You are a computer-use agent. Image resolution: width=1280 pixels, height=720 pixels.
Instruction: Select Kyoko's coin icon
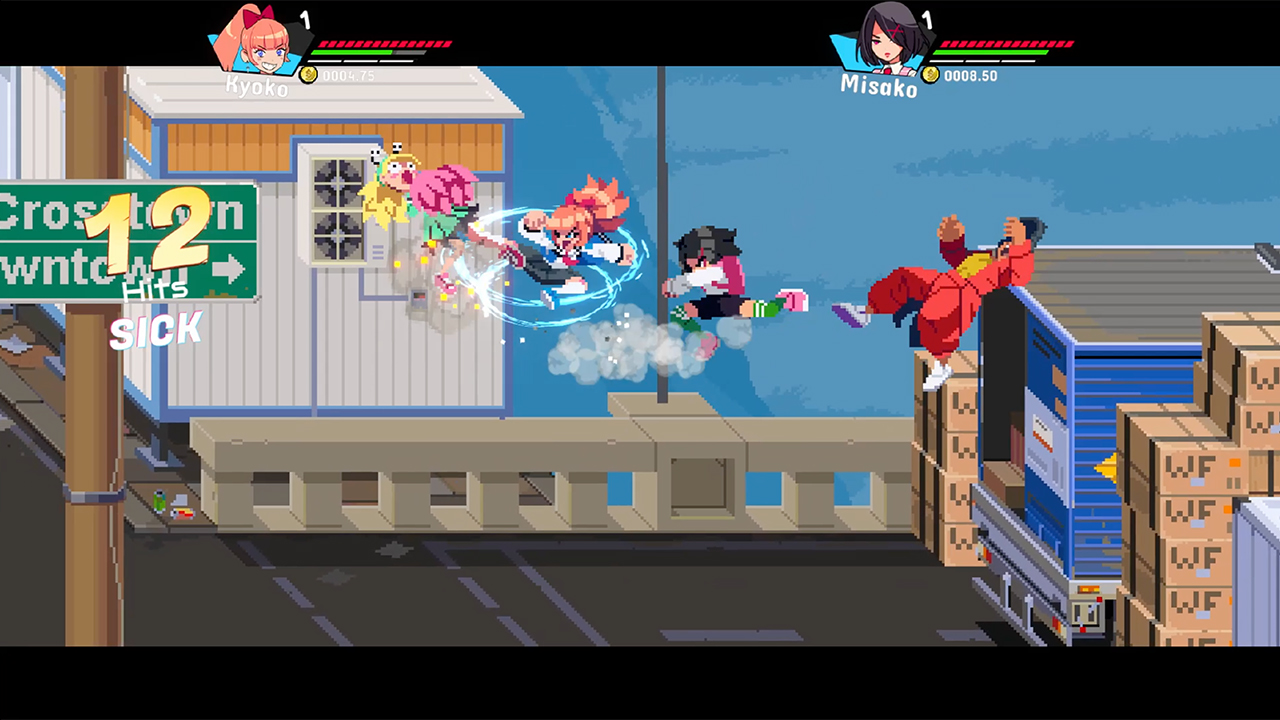(309, 74)
